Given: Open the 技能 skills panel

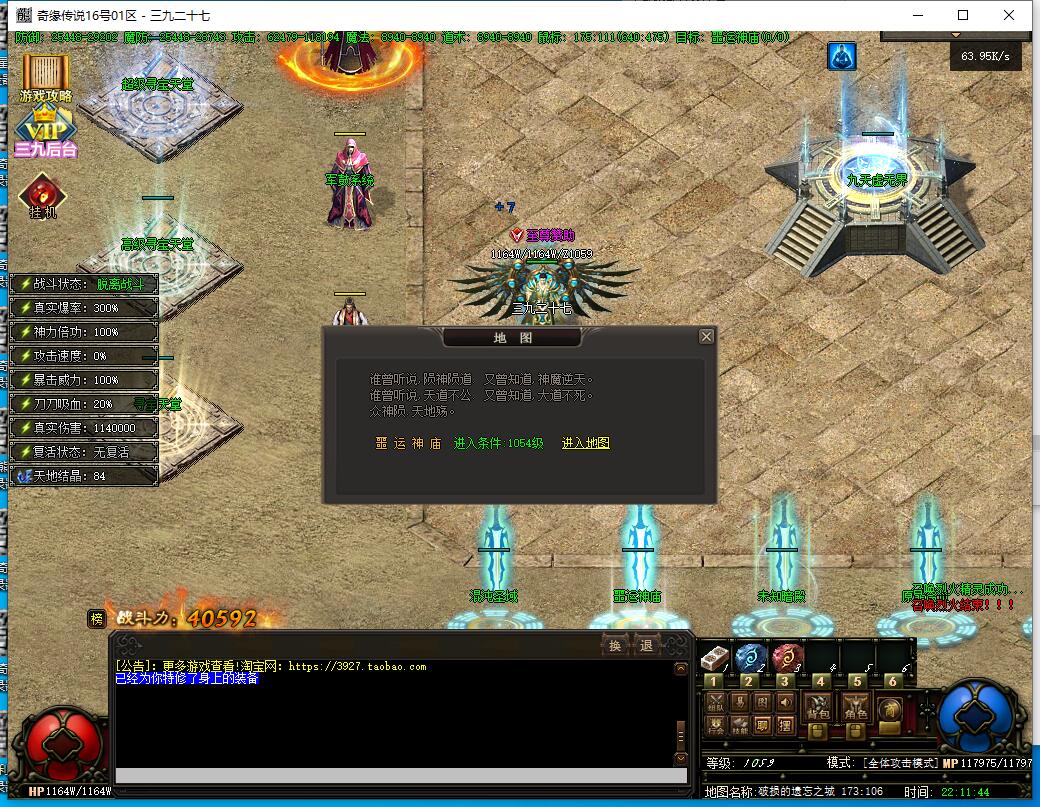Looking at the screenshot, I should [x=739, y=727].
